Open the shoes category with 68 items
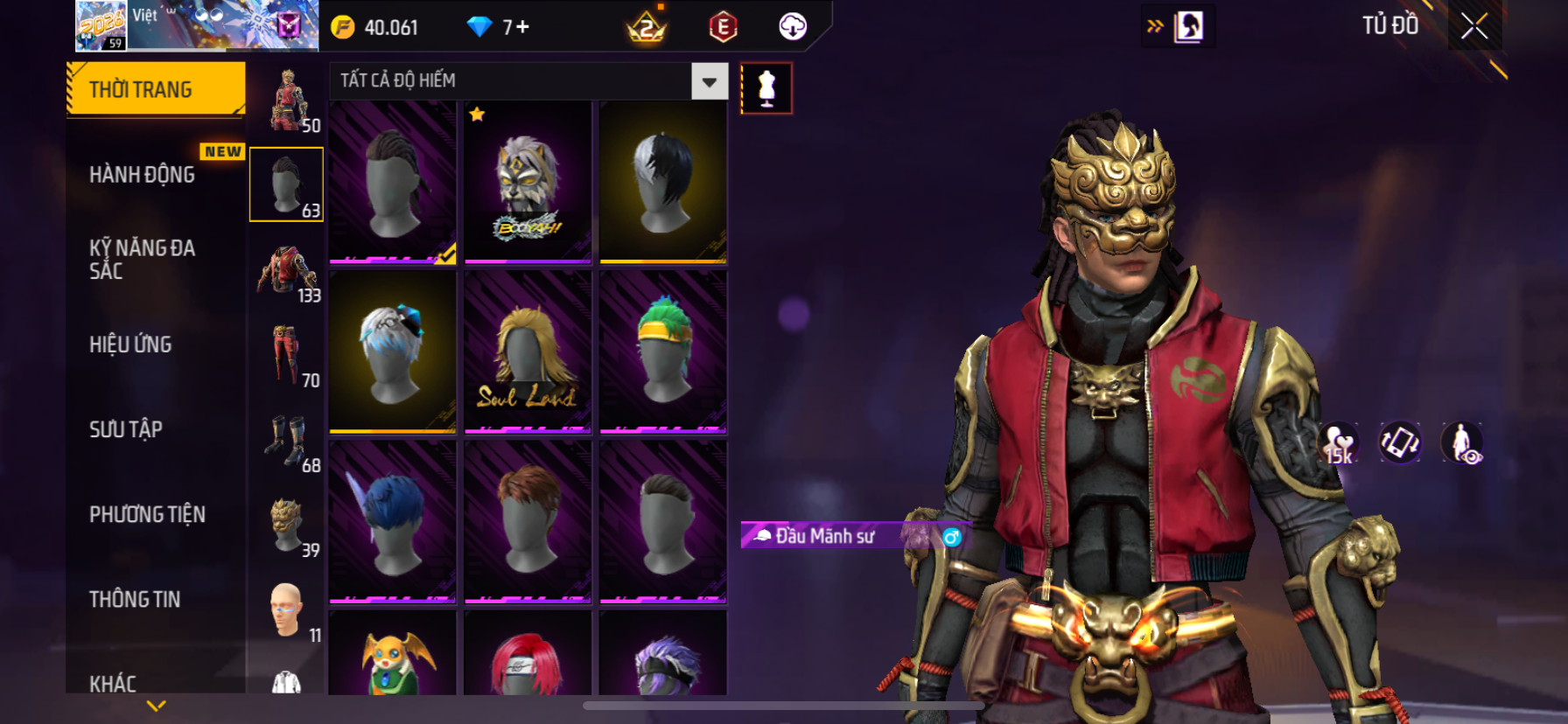 [x=287, y=441]
